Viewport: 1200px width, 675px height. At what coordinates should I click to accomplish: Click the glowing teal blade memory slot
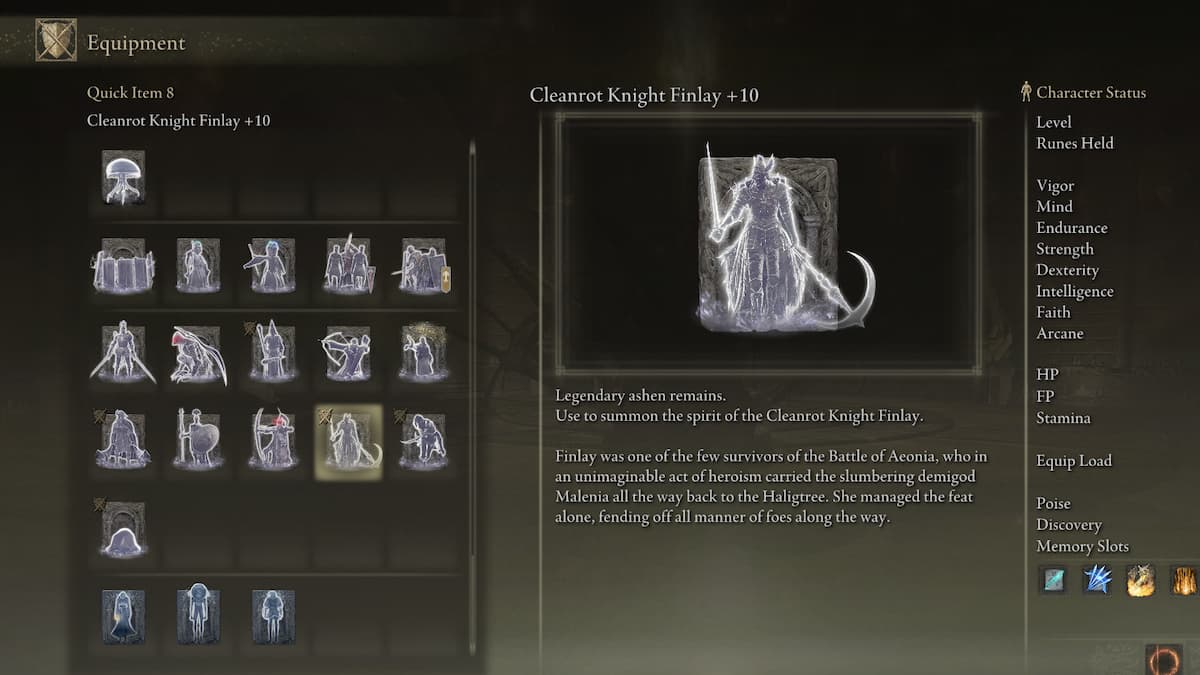[1053, 579]
